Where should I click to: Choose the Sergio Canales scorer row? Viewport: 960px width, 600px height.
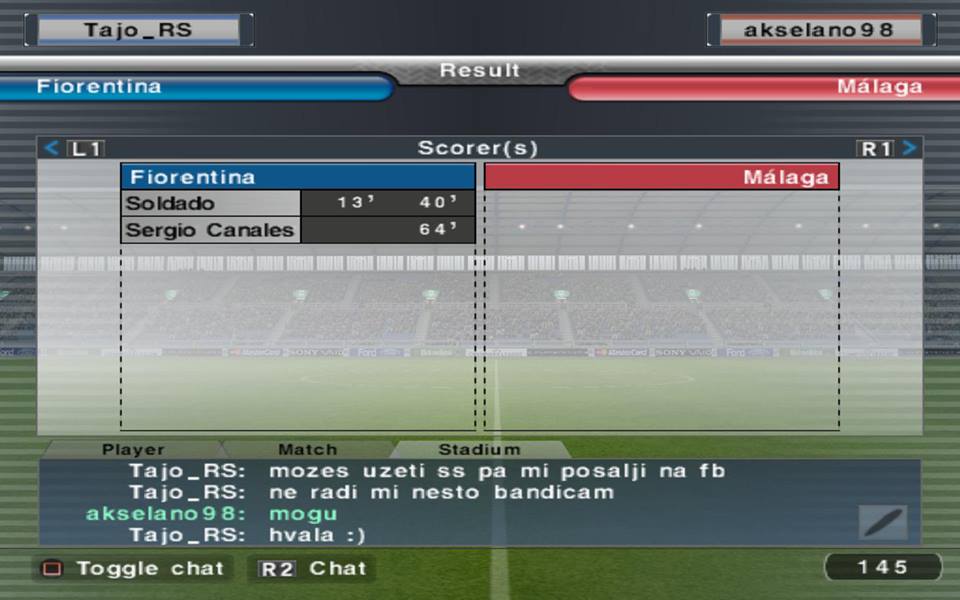point(297,230)
